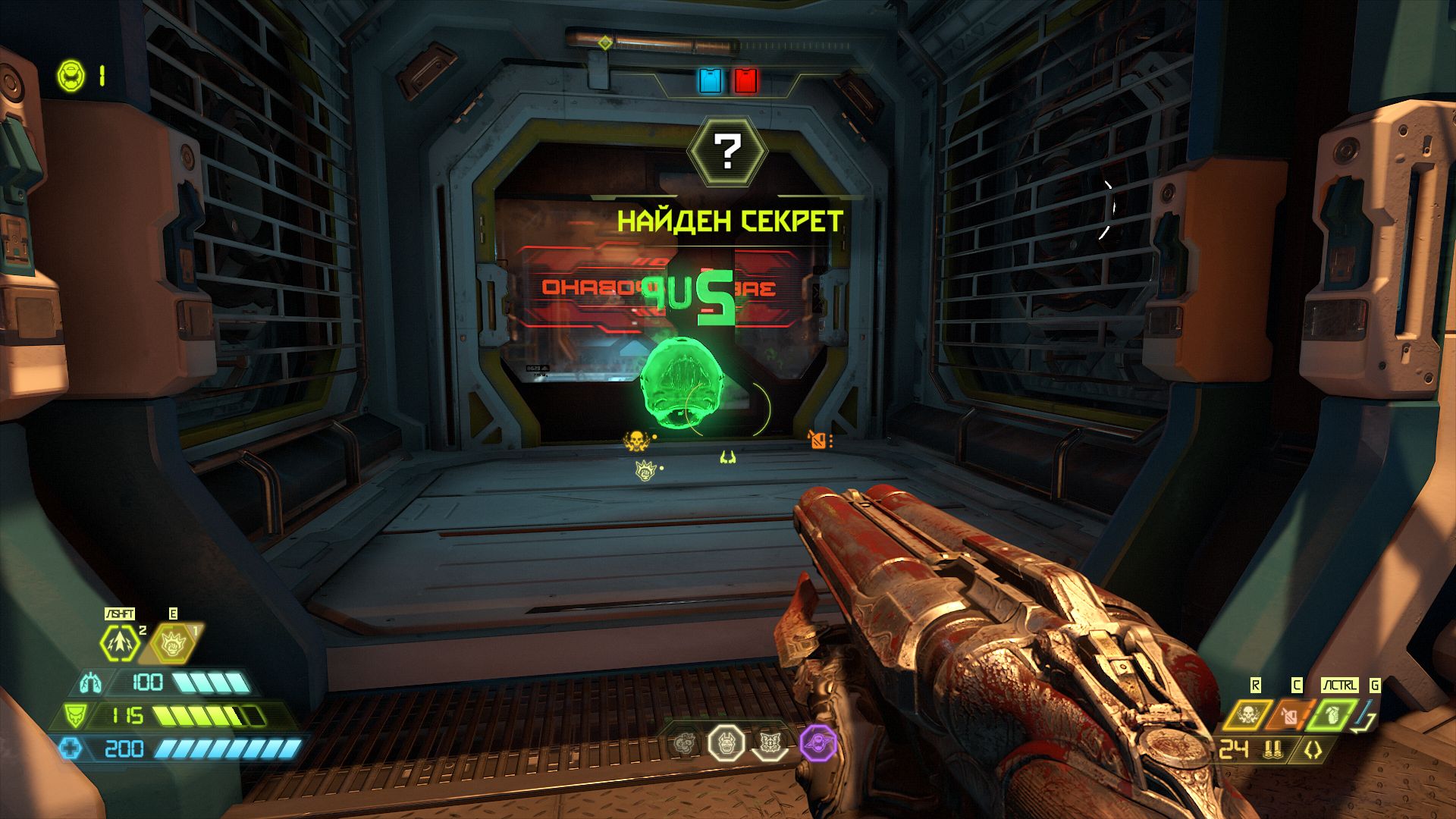
Task: Click the blue health cross icon
Action: point(71,749)
